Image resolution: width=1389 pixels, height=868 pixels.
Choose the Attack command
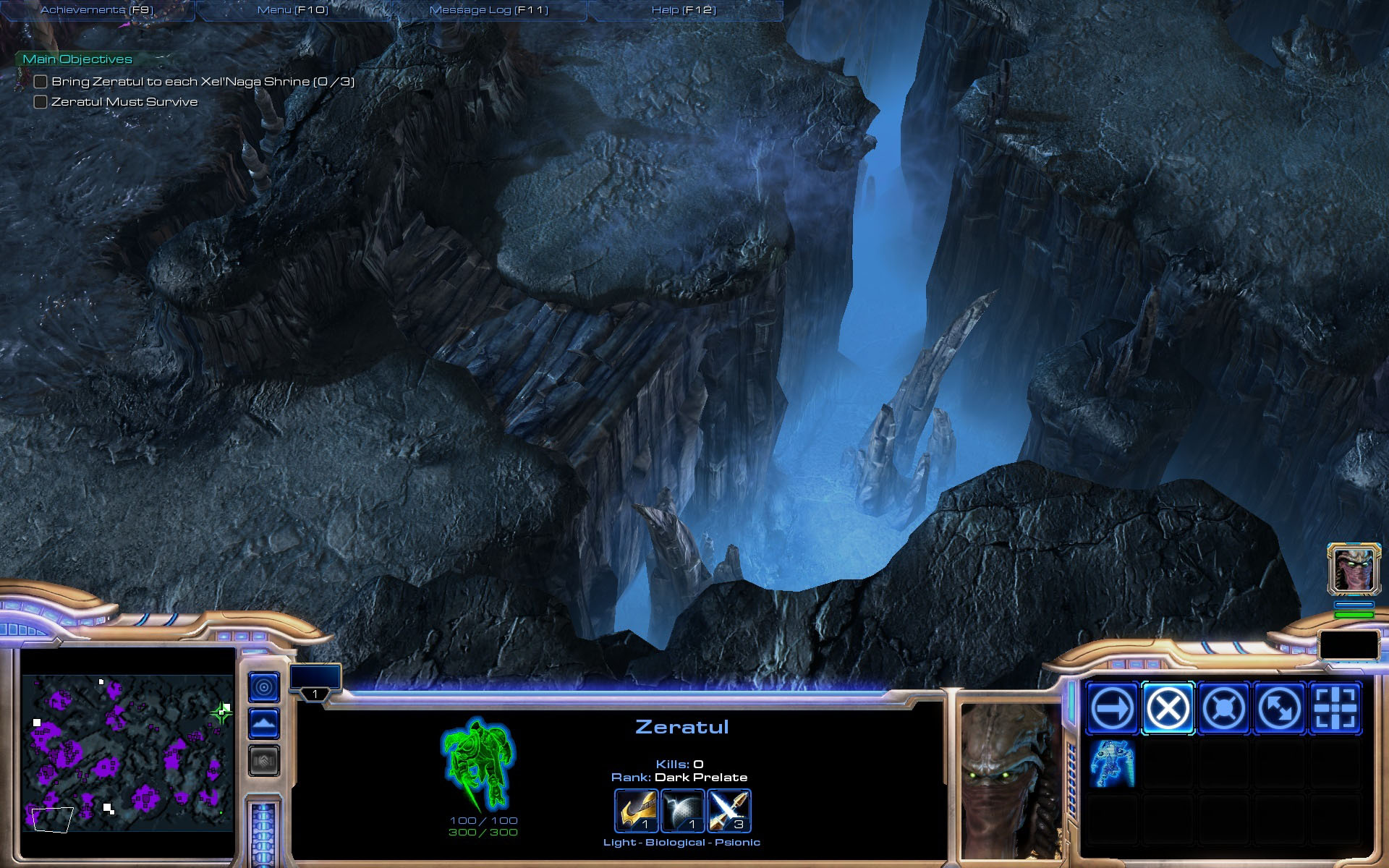(1335, 708)
